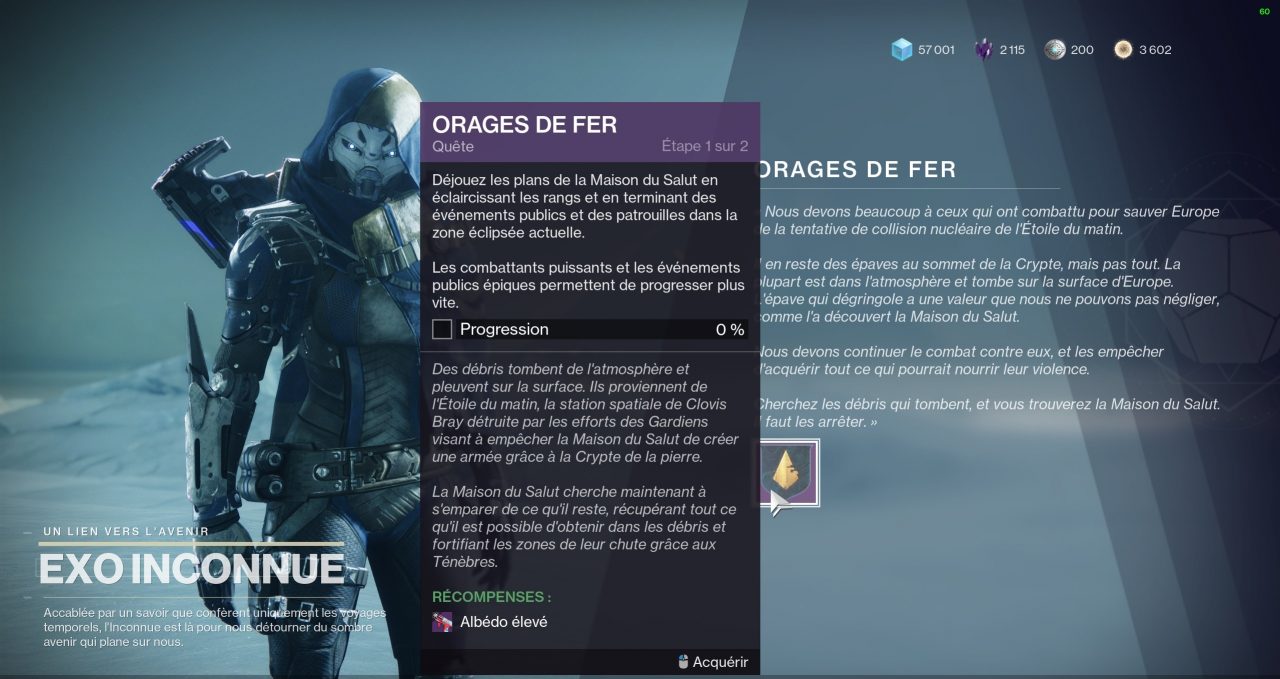Acquire the Orages de Fer quest icon
1280x679 pixels.
(789, 472)
